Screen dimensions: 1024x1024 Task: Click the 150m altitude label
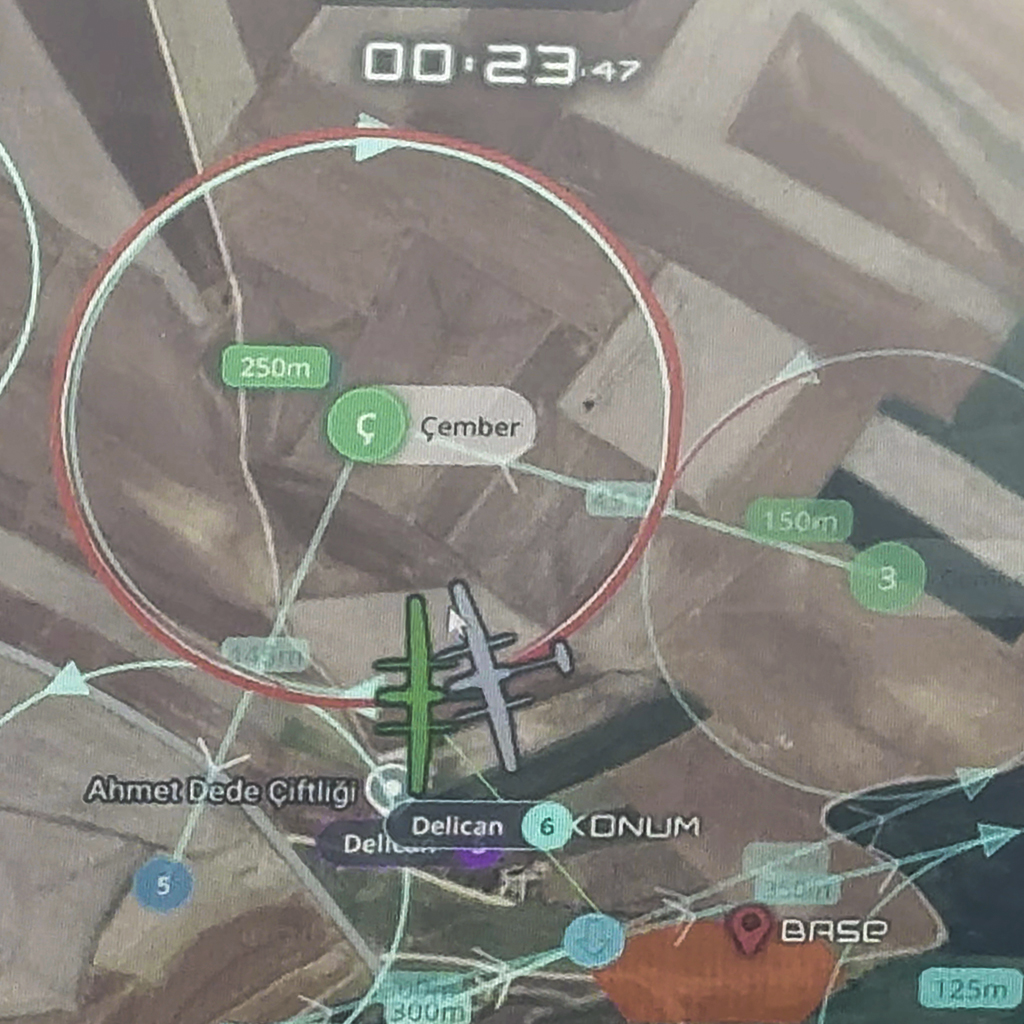[x=798, y=520]
